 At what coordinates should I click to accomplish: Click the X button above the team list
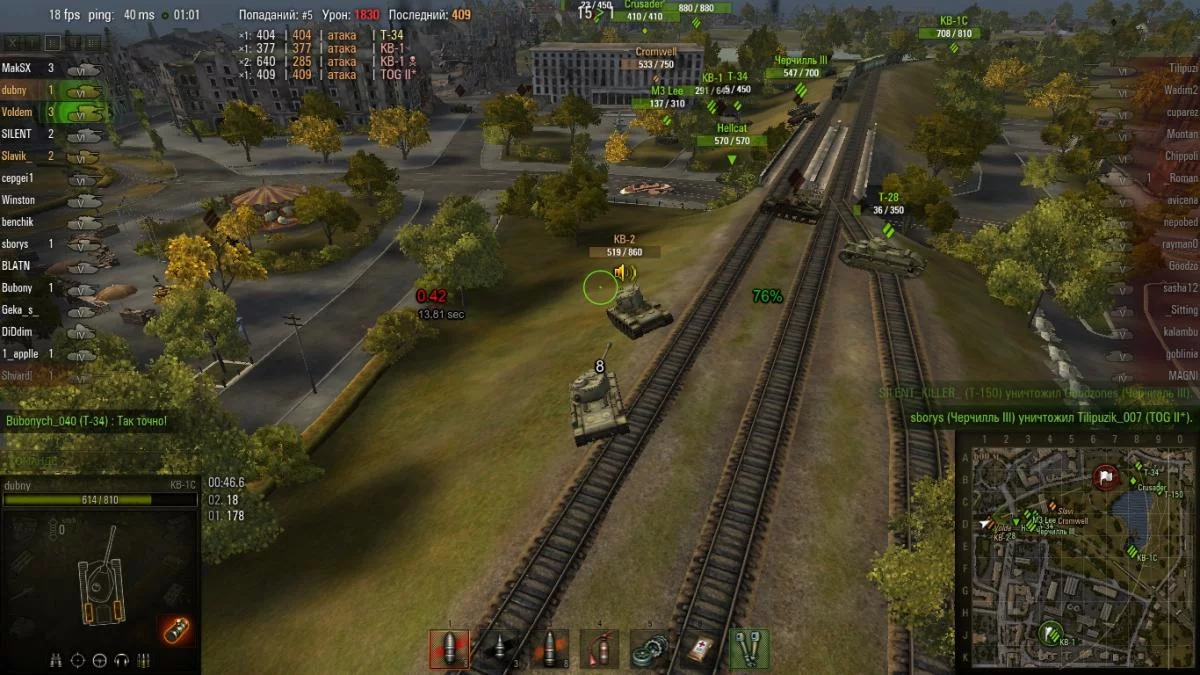[x=14, y=42]
